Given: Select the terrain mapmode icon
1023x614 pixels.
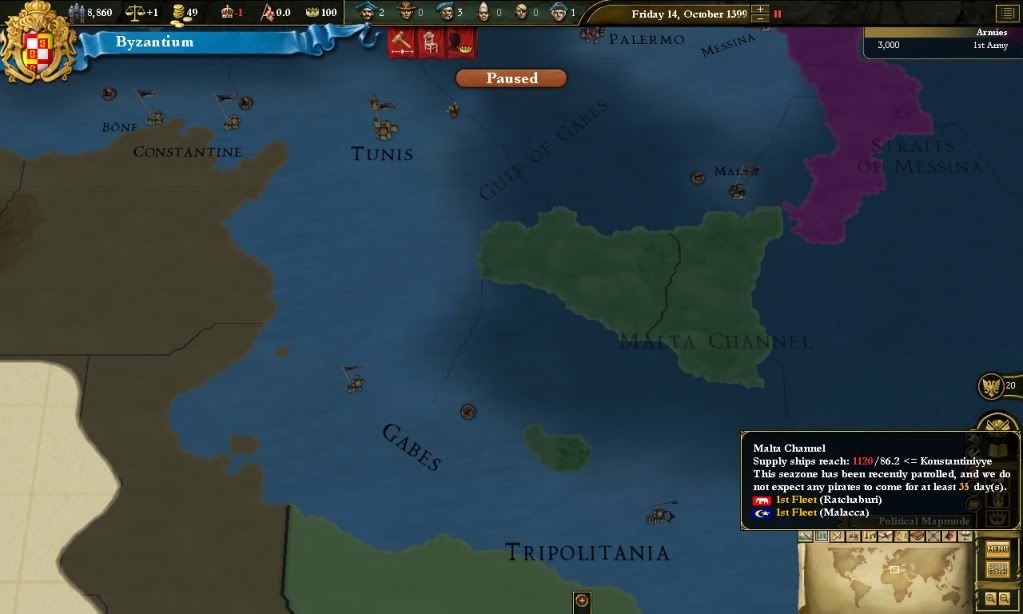Looking at the screenshot, I should pyautogui.click(x=807, y=537).
